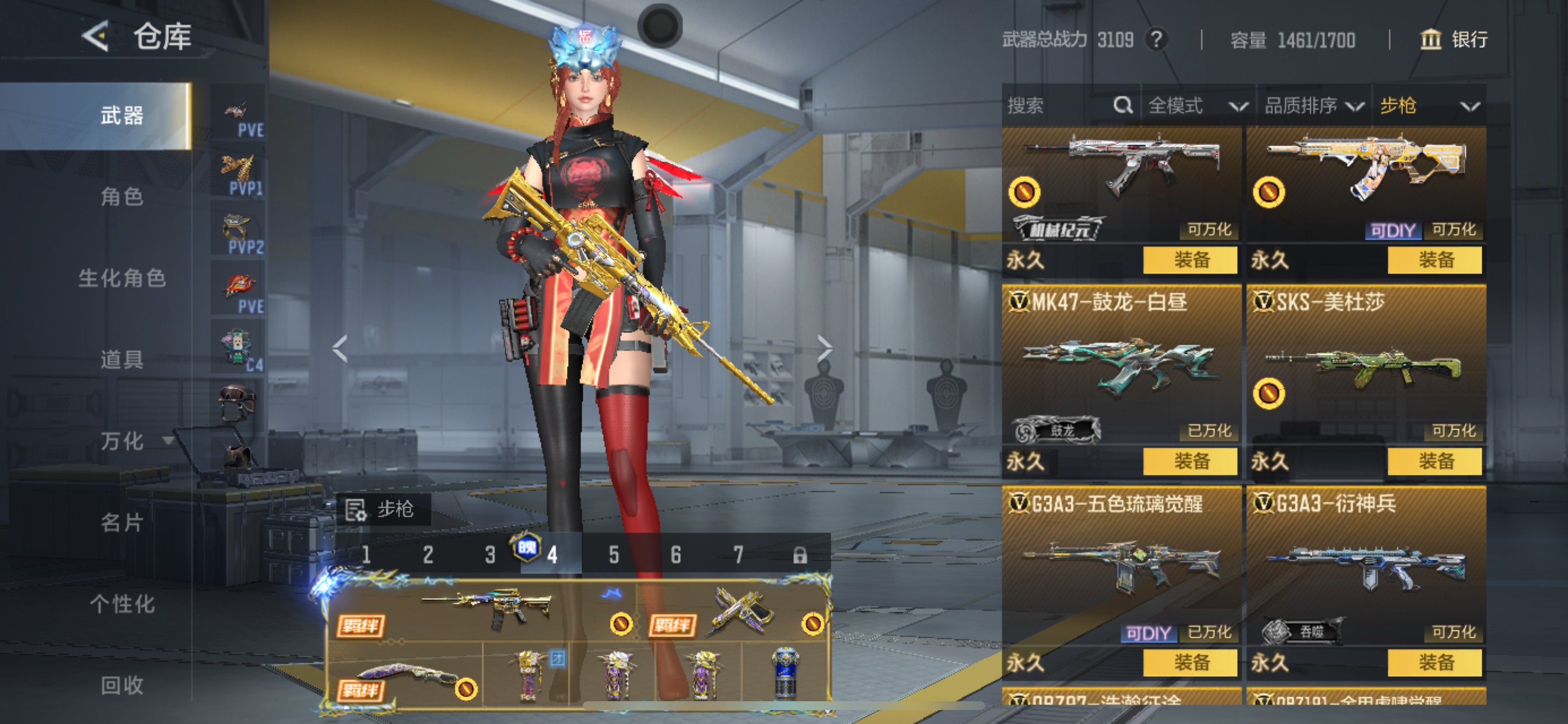The height and width of the screenshot is (724, 1568).
Task: Go back using the arrow beside 仓库
Action: pyautogui.click(x=96, y=37)
